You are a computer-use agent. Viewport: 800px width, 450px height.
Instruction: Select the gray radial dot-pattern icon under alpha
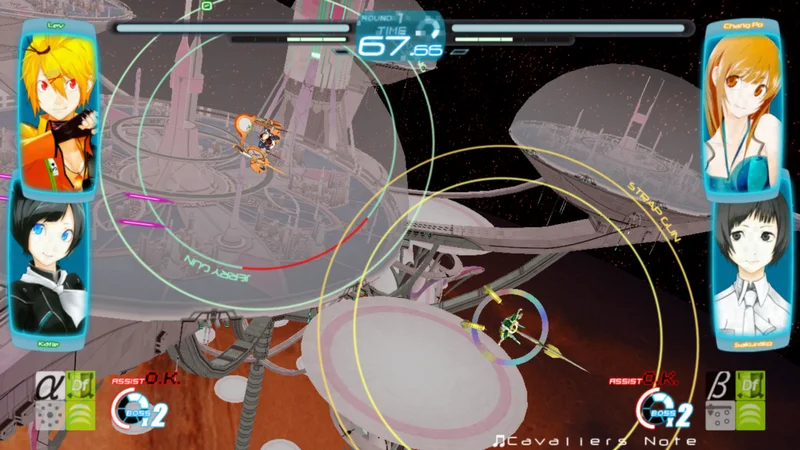point(50,415)
